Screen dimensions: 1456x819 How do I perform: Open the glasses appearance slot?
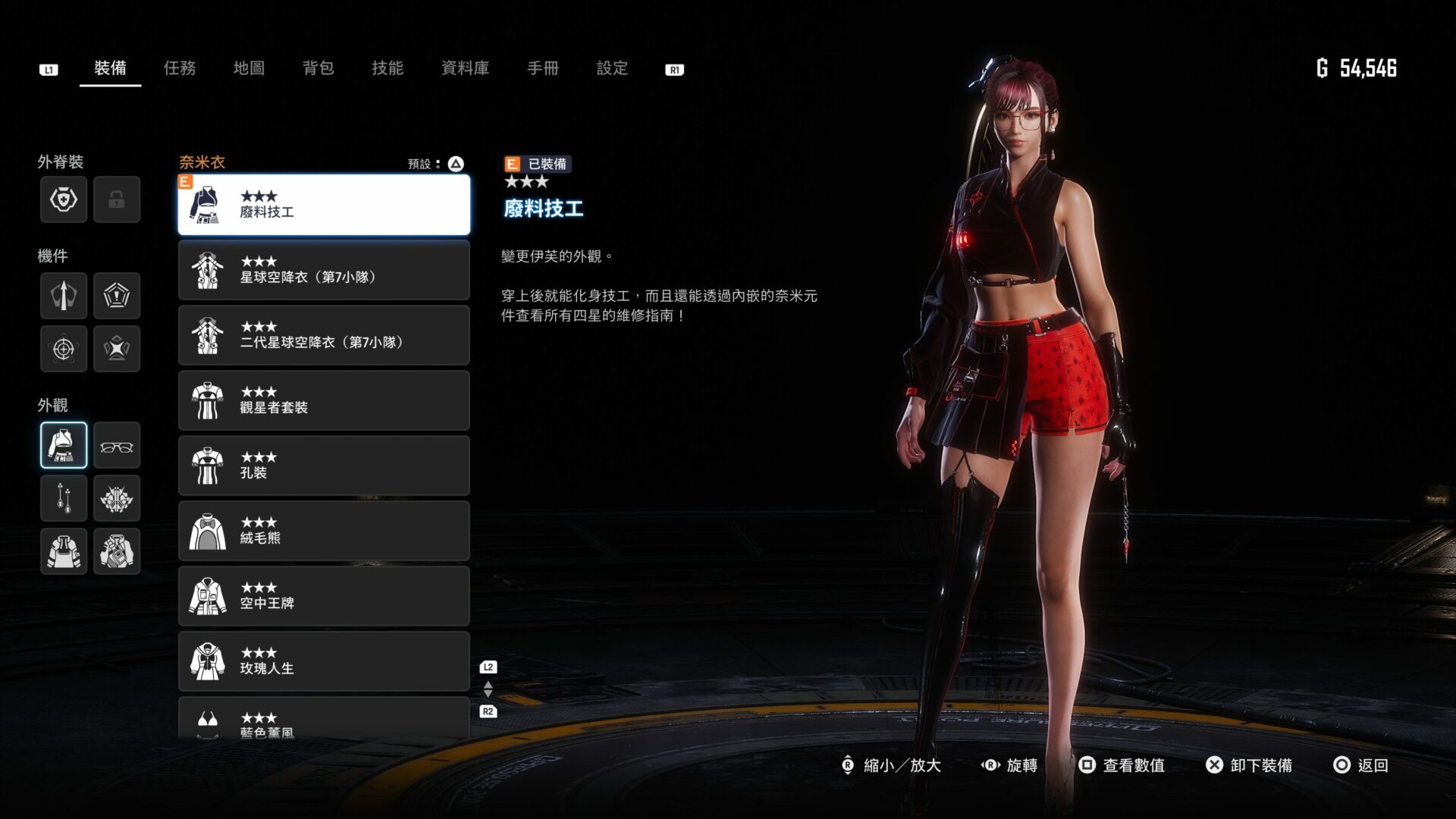(117, 446)
